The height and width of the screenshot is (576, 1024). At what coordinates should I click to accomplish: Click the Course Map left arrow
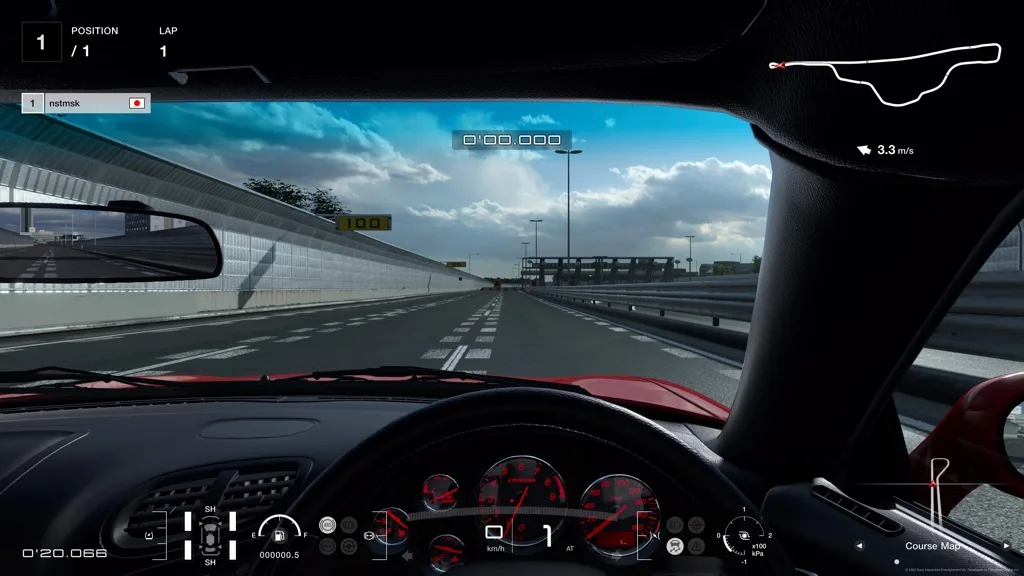858,546
